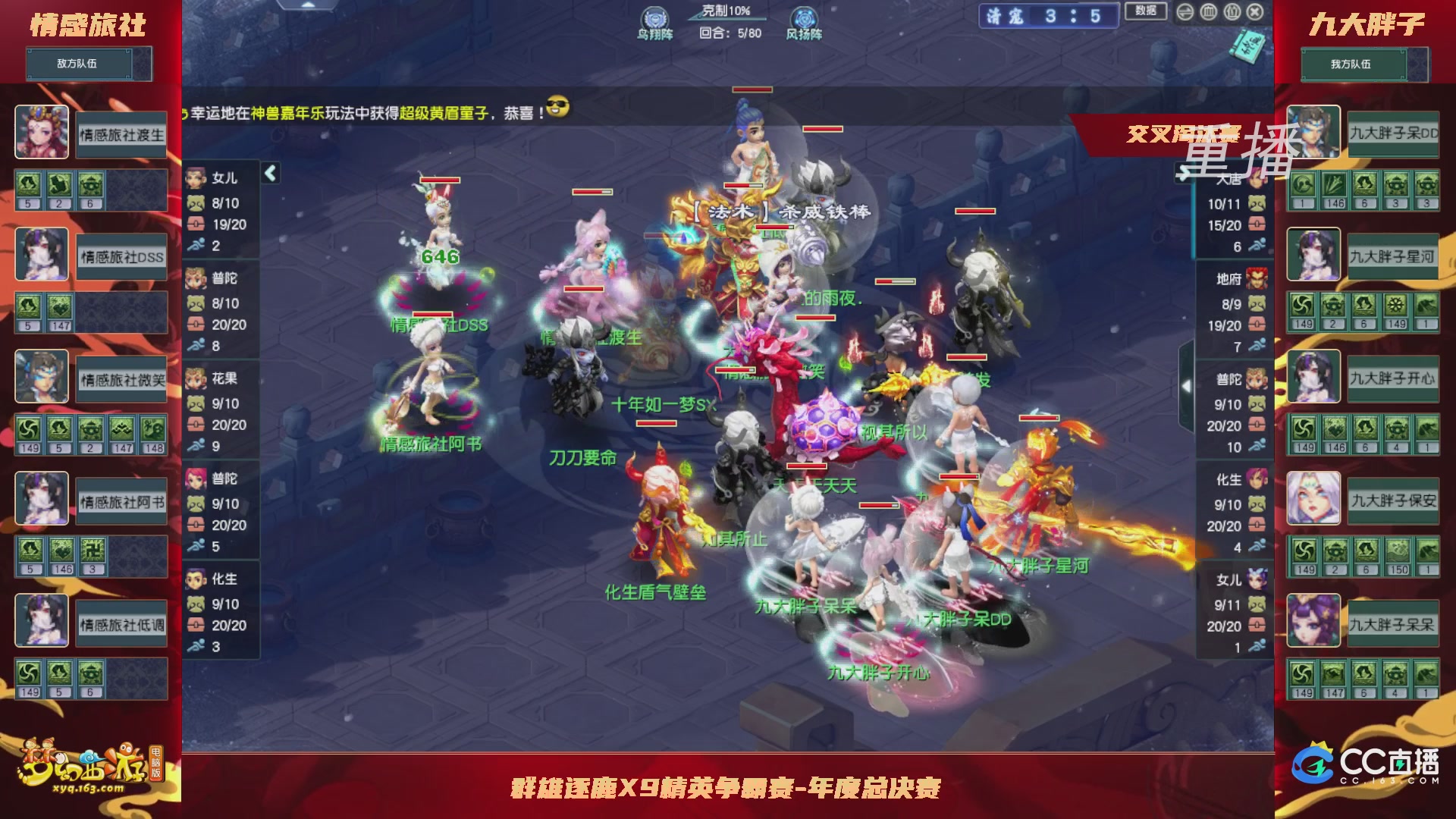This screenshot has width=1456, height=819.
Task: Toggle the pet display icon next to the X button
Action: click(x=1232, y=12)
